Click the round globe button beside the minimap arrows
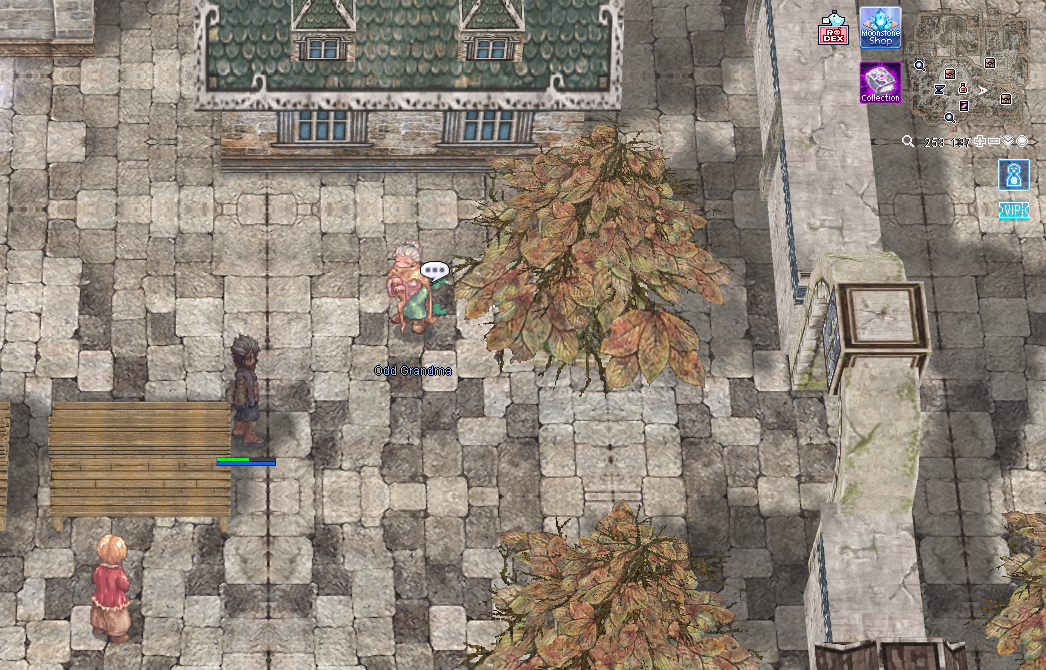The image size is (1046, 670). click(1021, 142)
